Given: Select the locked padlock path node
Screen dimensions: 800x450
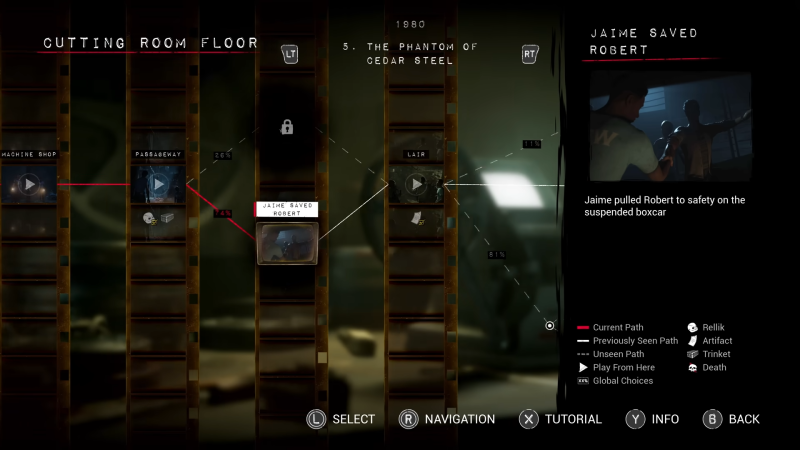Looking at the screenshot, I should point(287,127).
